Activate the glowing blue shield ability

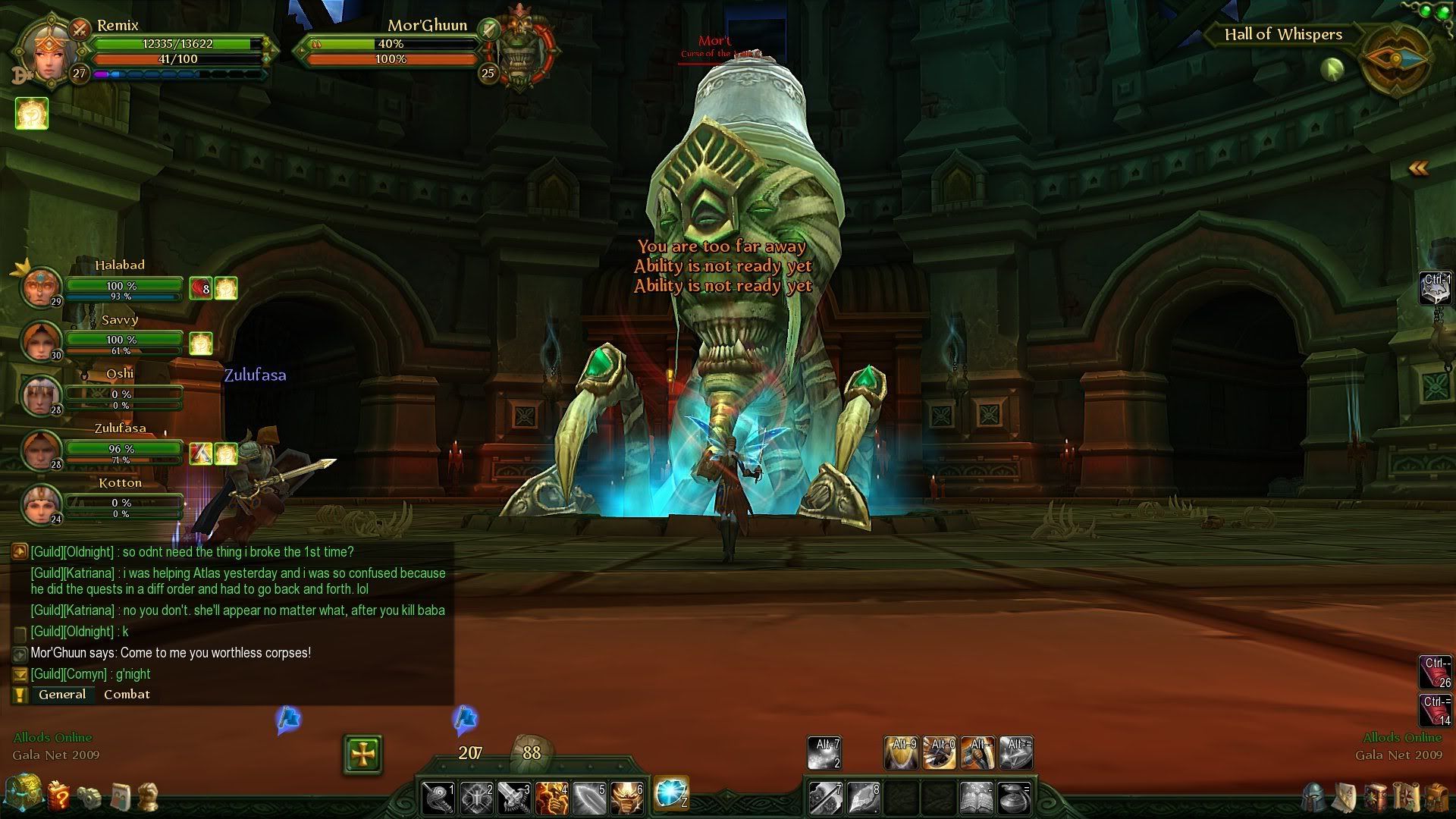670,794
